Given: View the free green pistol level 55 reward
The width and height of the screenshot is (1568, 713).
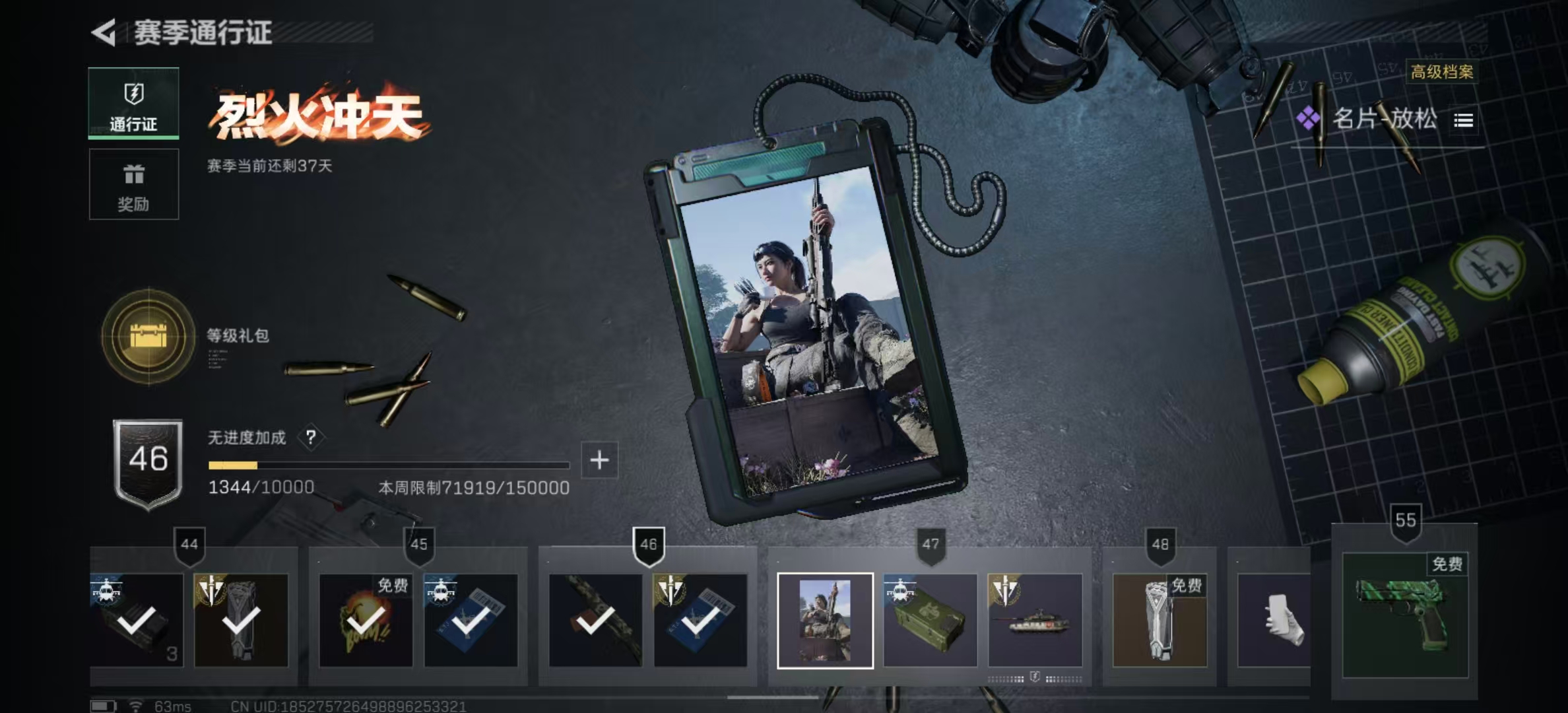Looking at the screenshot, I should click(x=1405, y=614).
